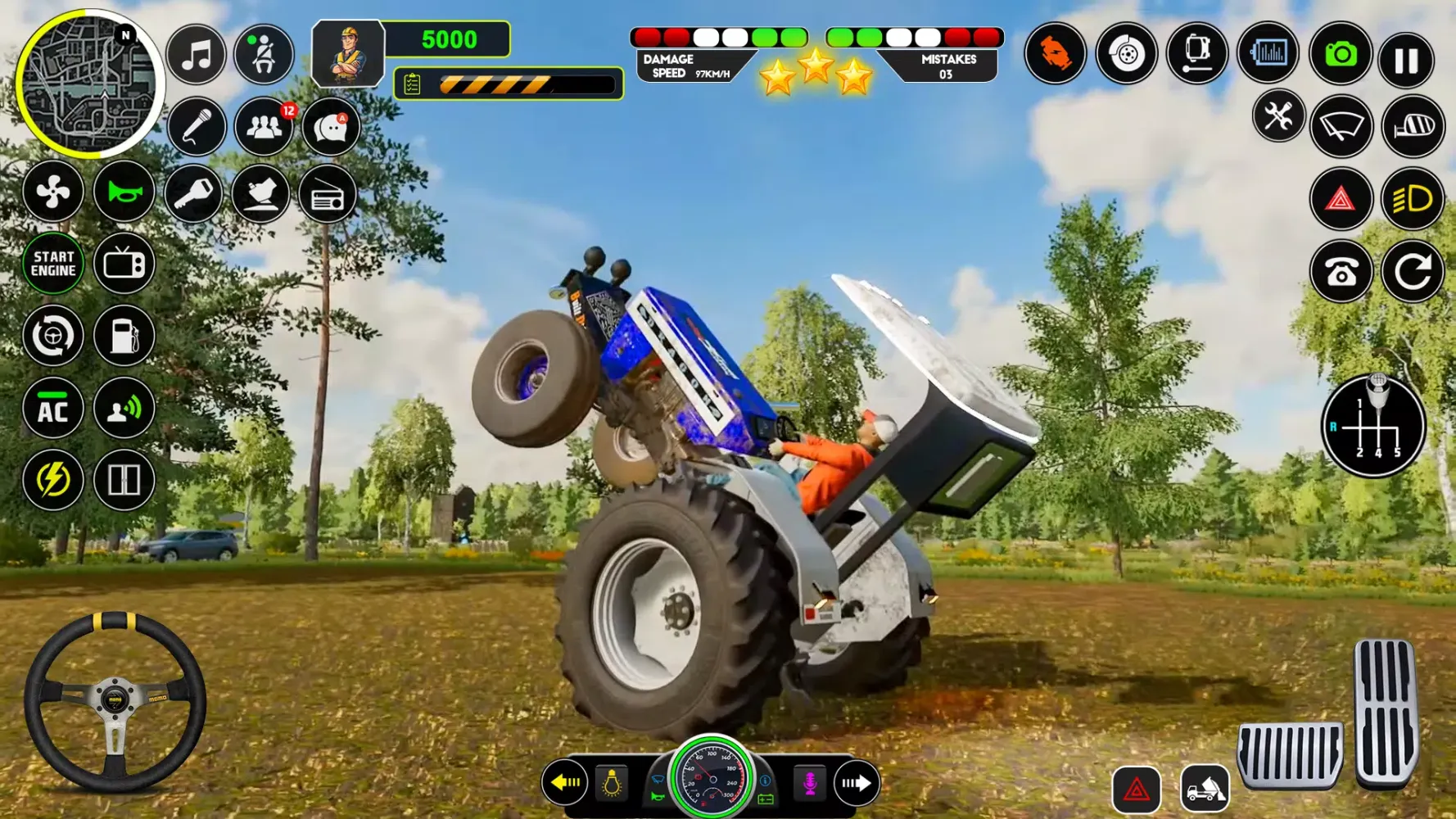Switch on the radio icon
The height and width of the screenshot is (819, 1456).
tap(327, 195)
